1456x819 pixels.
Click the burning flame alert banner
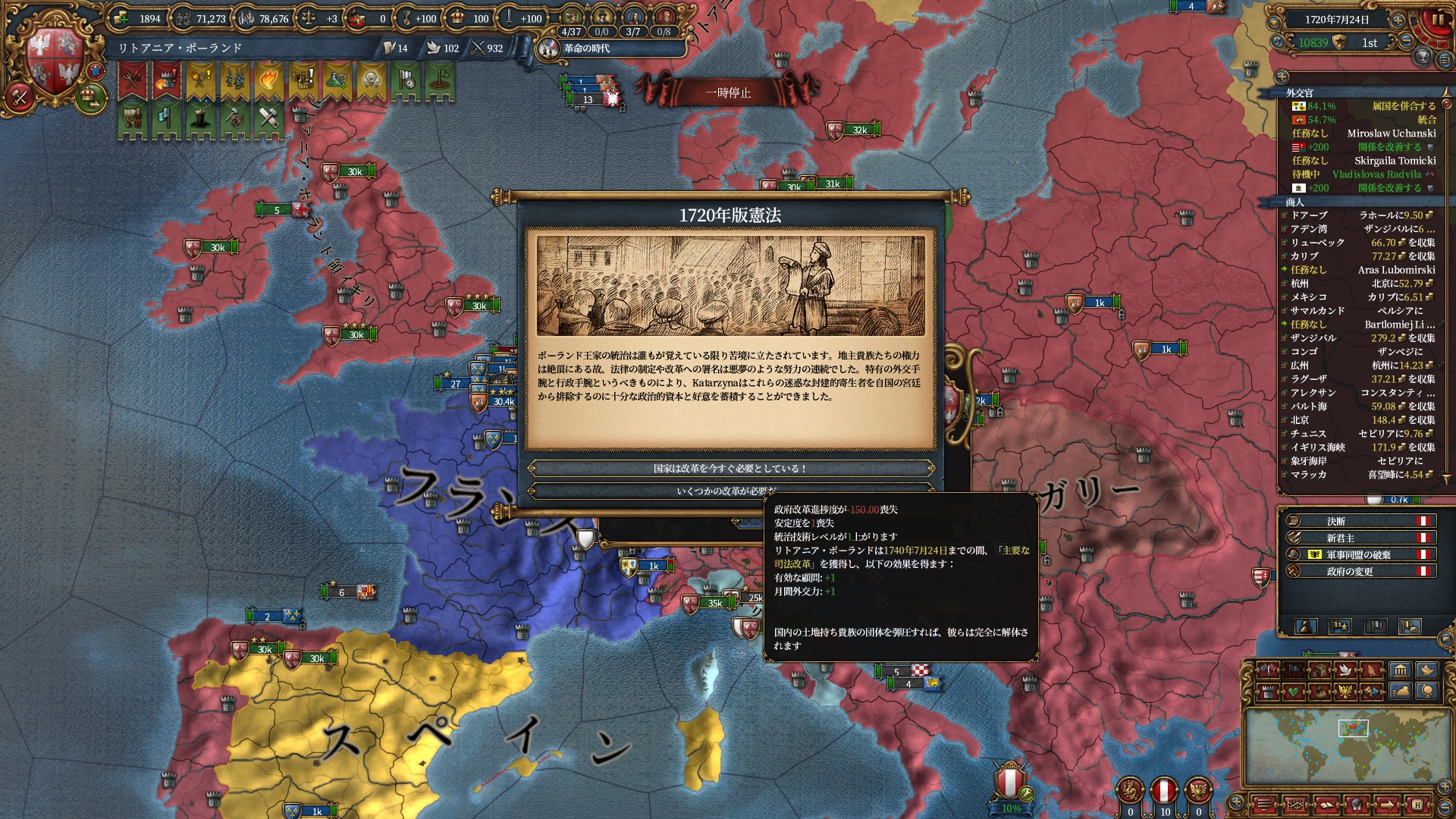(x=268, y=80)
